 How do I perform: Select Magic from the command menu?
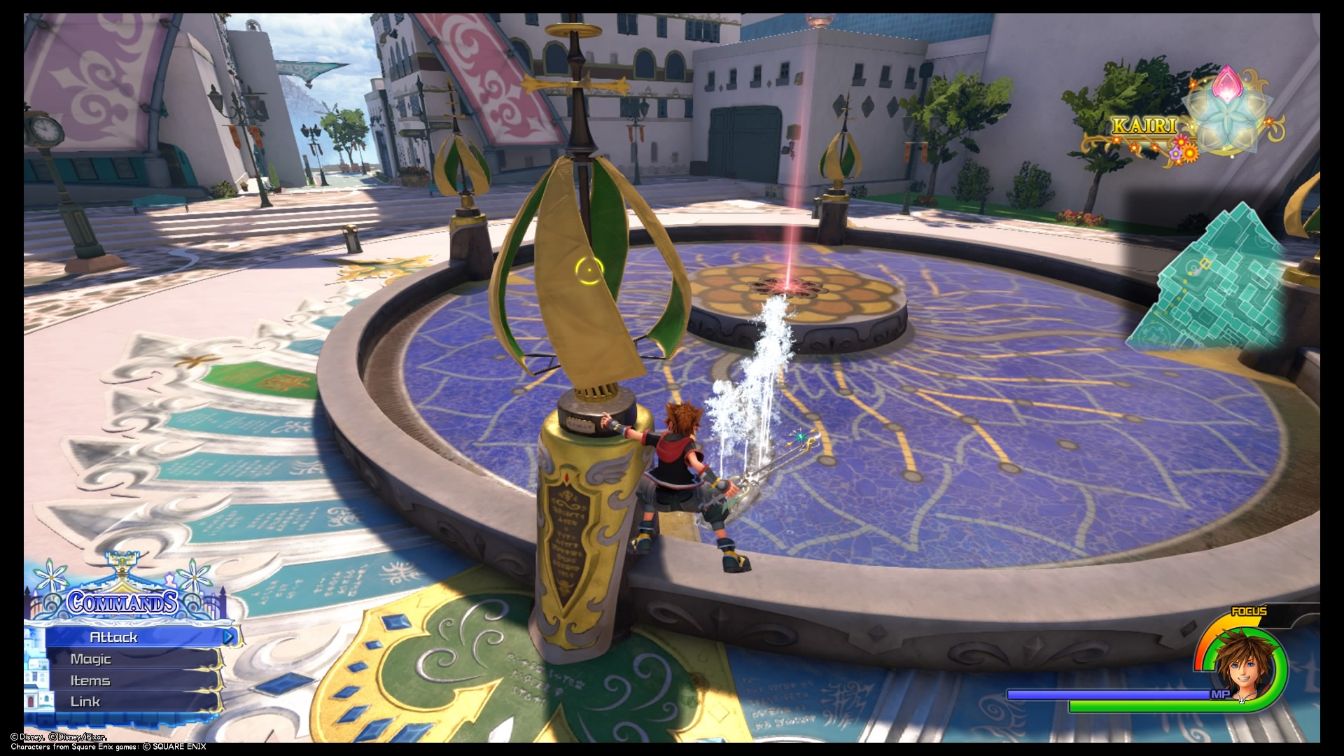(90, 658)
